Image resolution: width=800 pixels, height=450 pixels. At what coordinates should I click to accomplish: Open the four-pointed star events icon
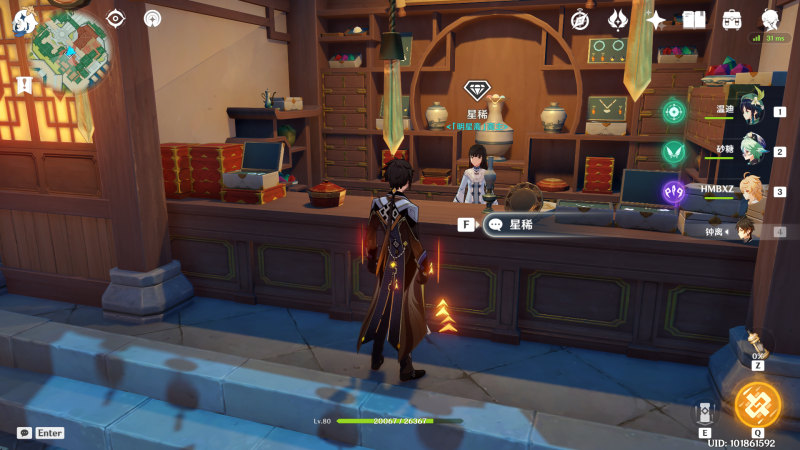point(655,19)
